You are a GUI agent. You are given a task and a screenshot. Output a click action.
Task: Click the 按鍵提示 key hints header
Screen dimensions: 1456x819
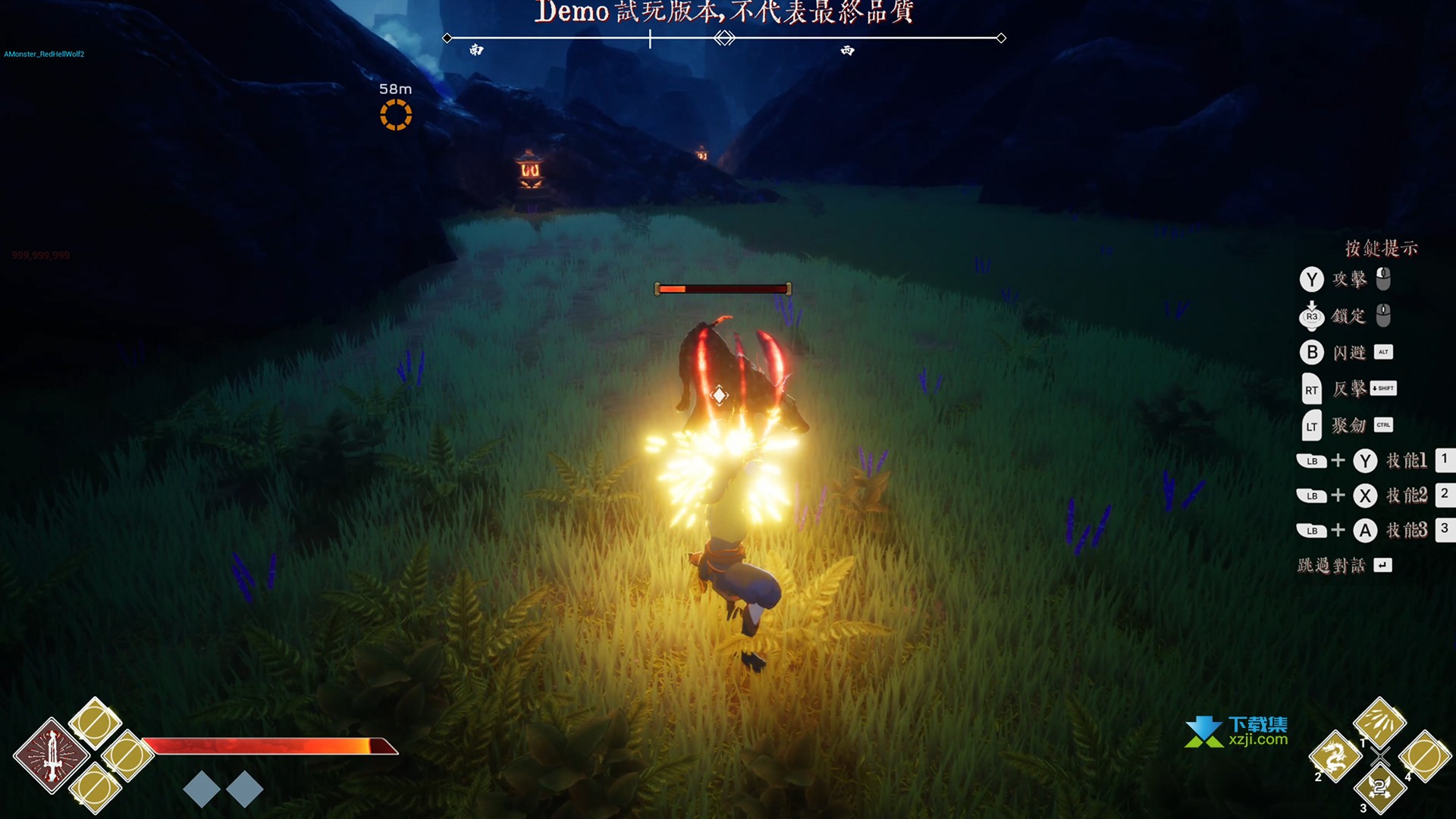(x=1380, y=248)
